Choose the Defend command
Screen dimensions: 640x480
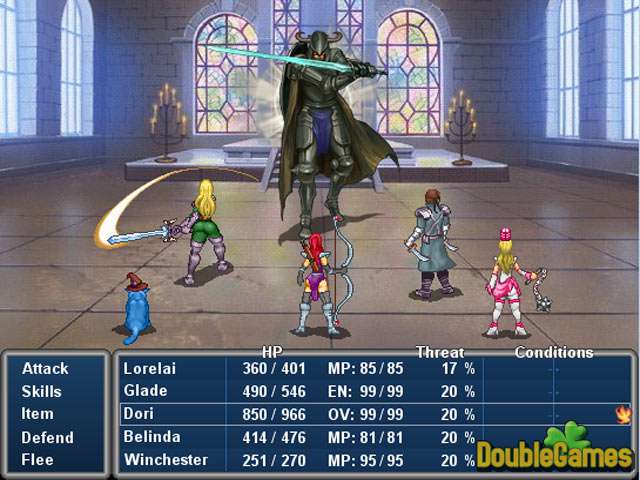point(47,437)
